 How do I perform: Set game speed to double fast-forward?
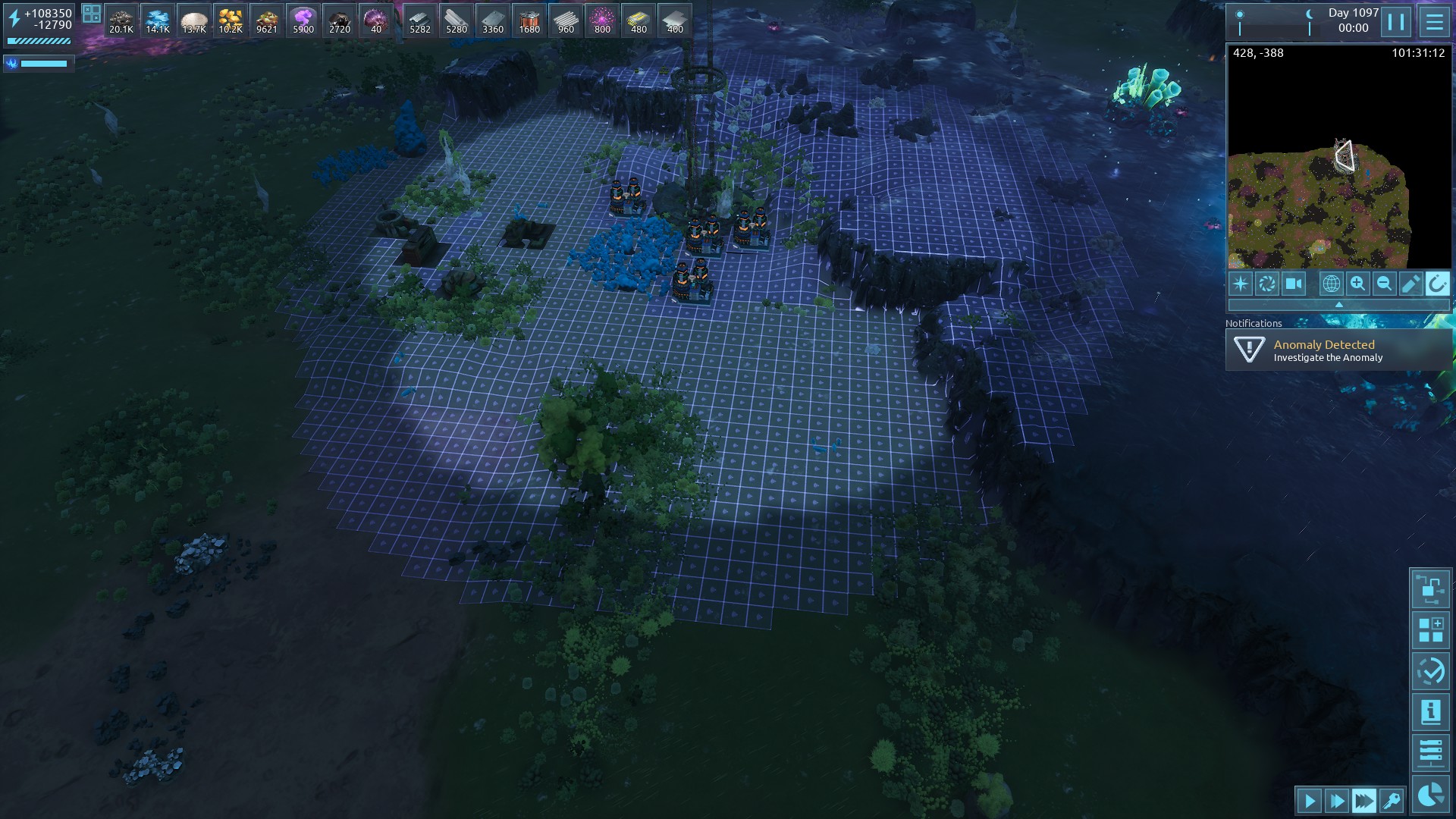(1337, 801)
